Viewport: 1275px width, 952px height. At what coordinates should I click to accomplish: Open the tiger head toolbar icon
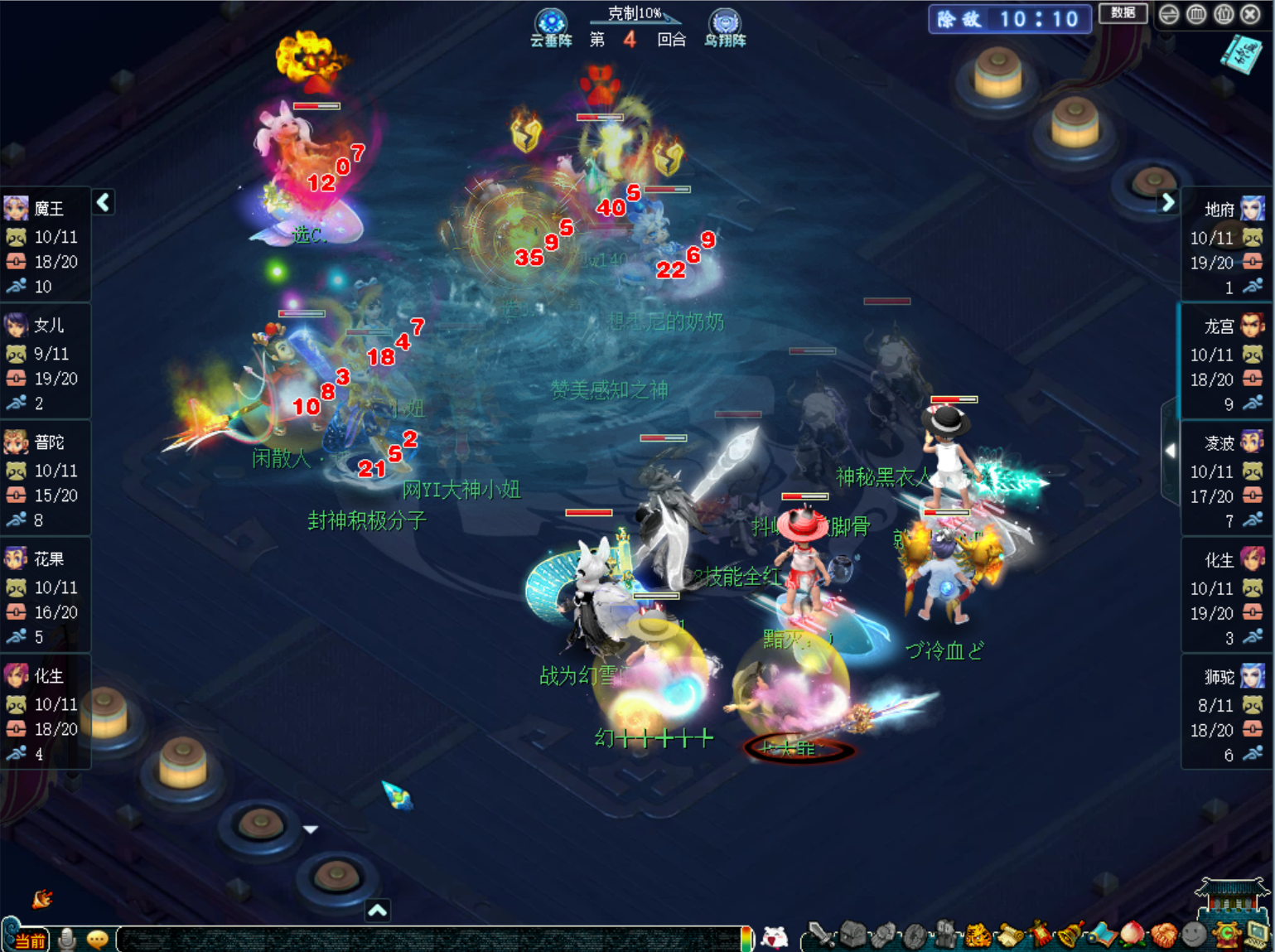(x=978, y=935)
